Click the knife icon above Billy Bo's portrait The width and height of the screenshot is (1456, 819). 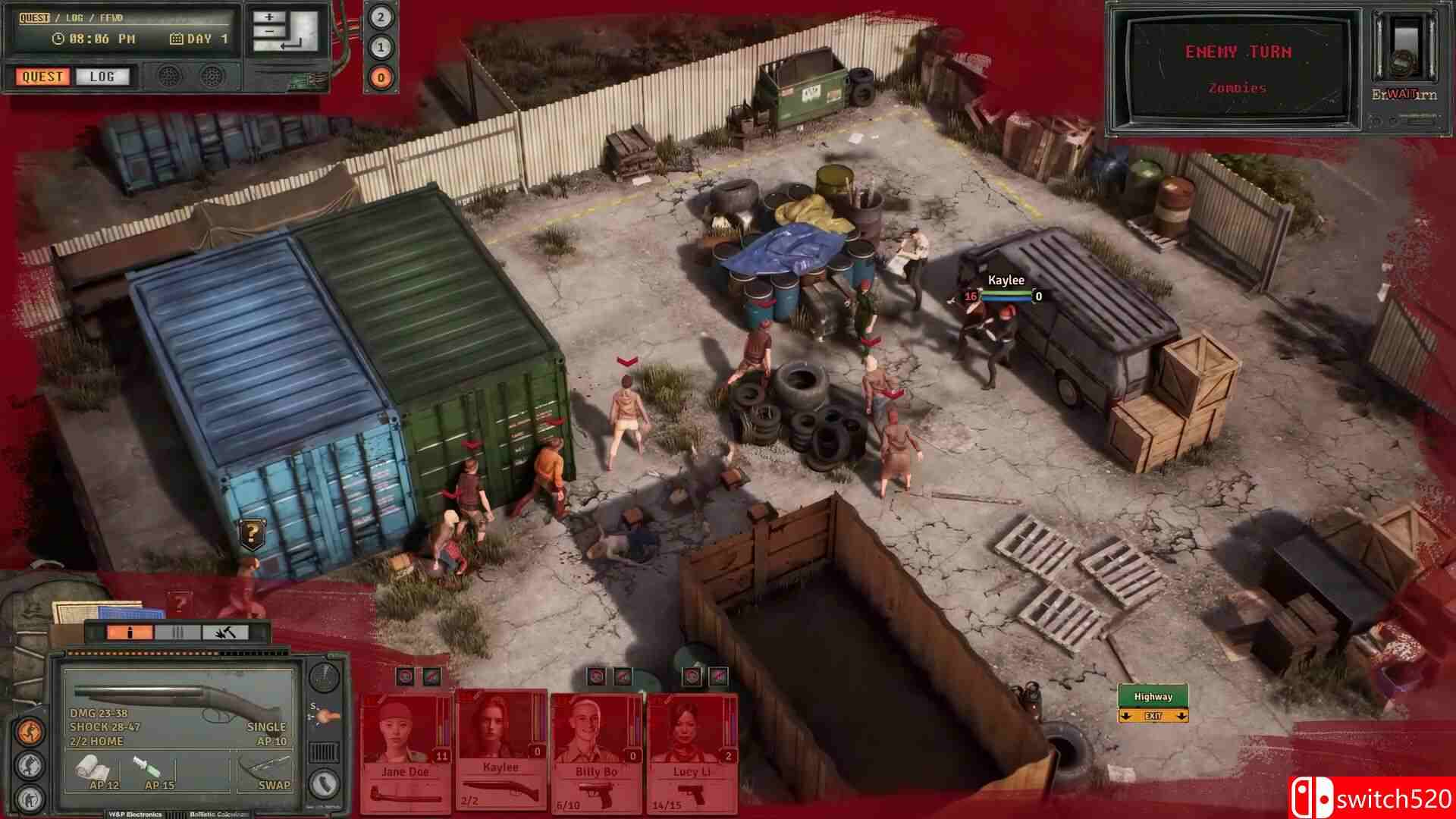[623, 676]
